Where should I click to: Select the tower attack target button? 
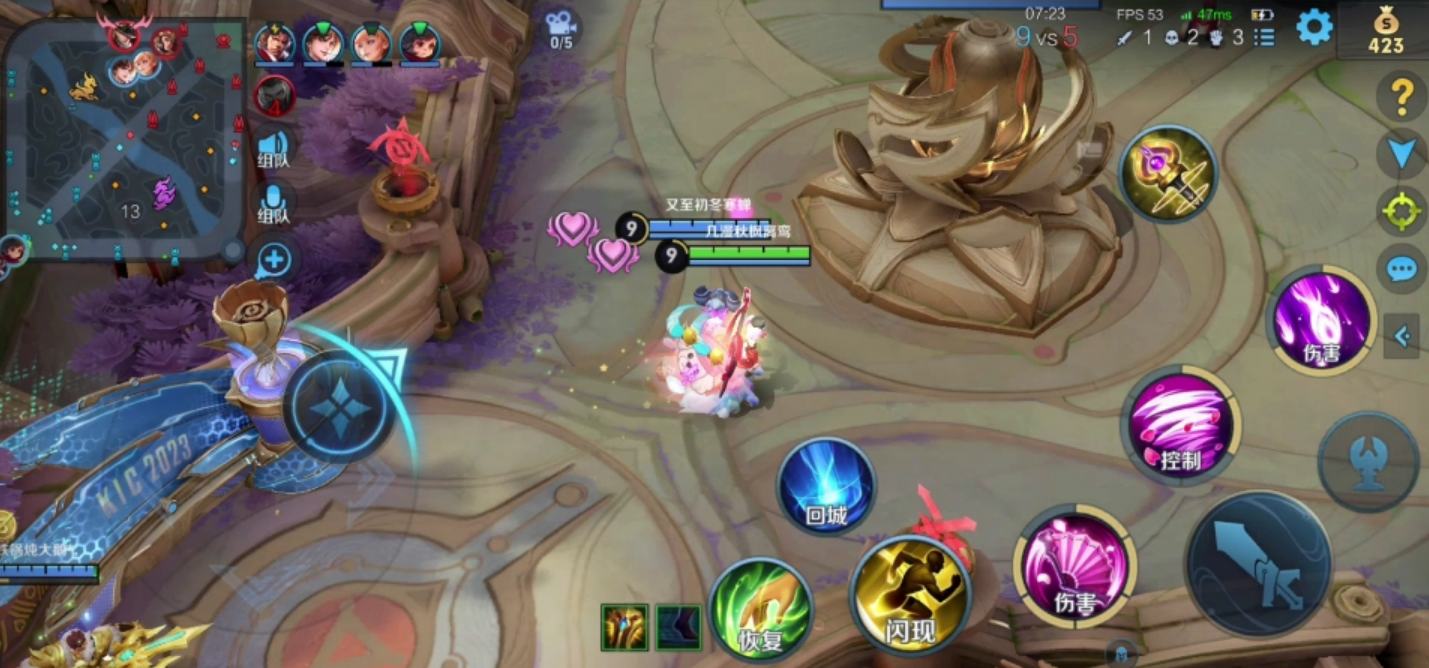click(x=1367, y=463)
